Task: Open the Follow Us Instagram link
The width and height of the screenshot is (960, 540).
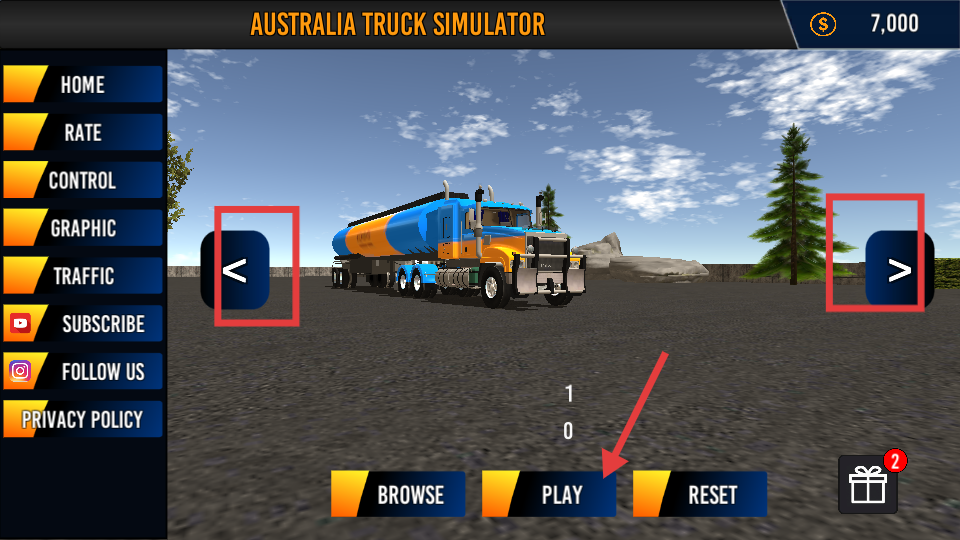Action: click(x=82, y=372)
